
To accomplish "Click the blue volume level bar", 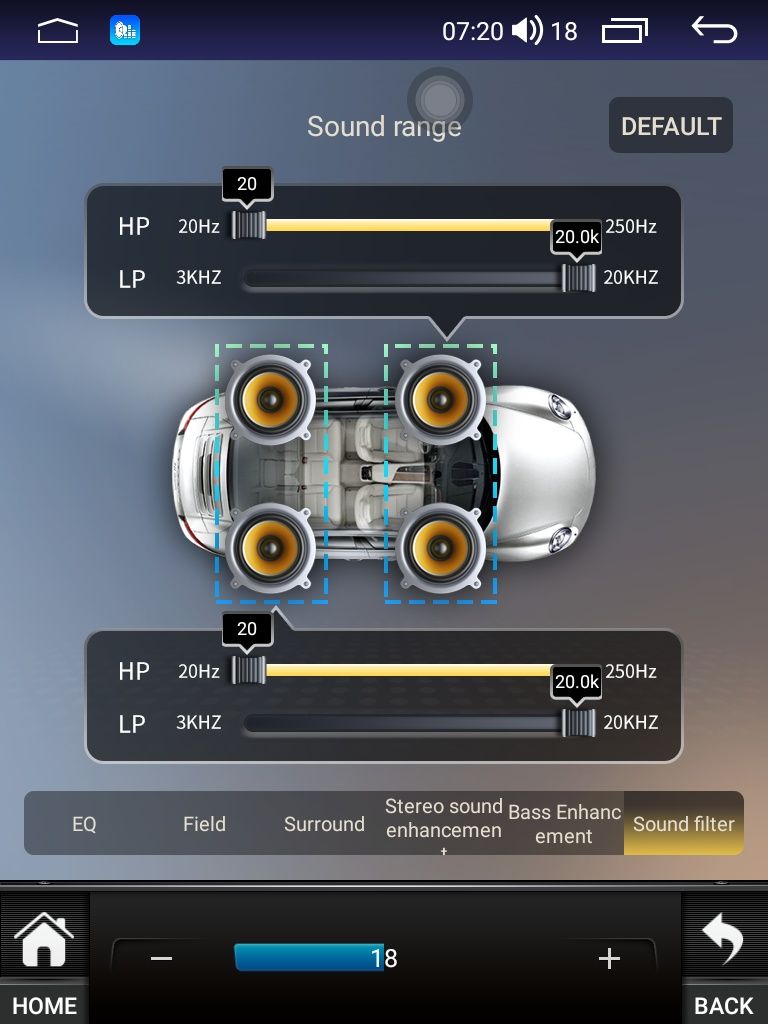I will (x=308, y=958).
